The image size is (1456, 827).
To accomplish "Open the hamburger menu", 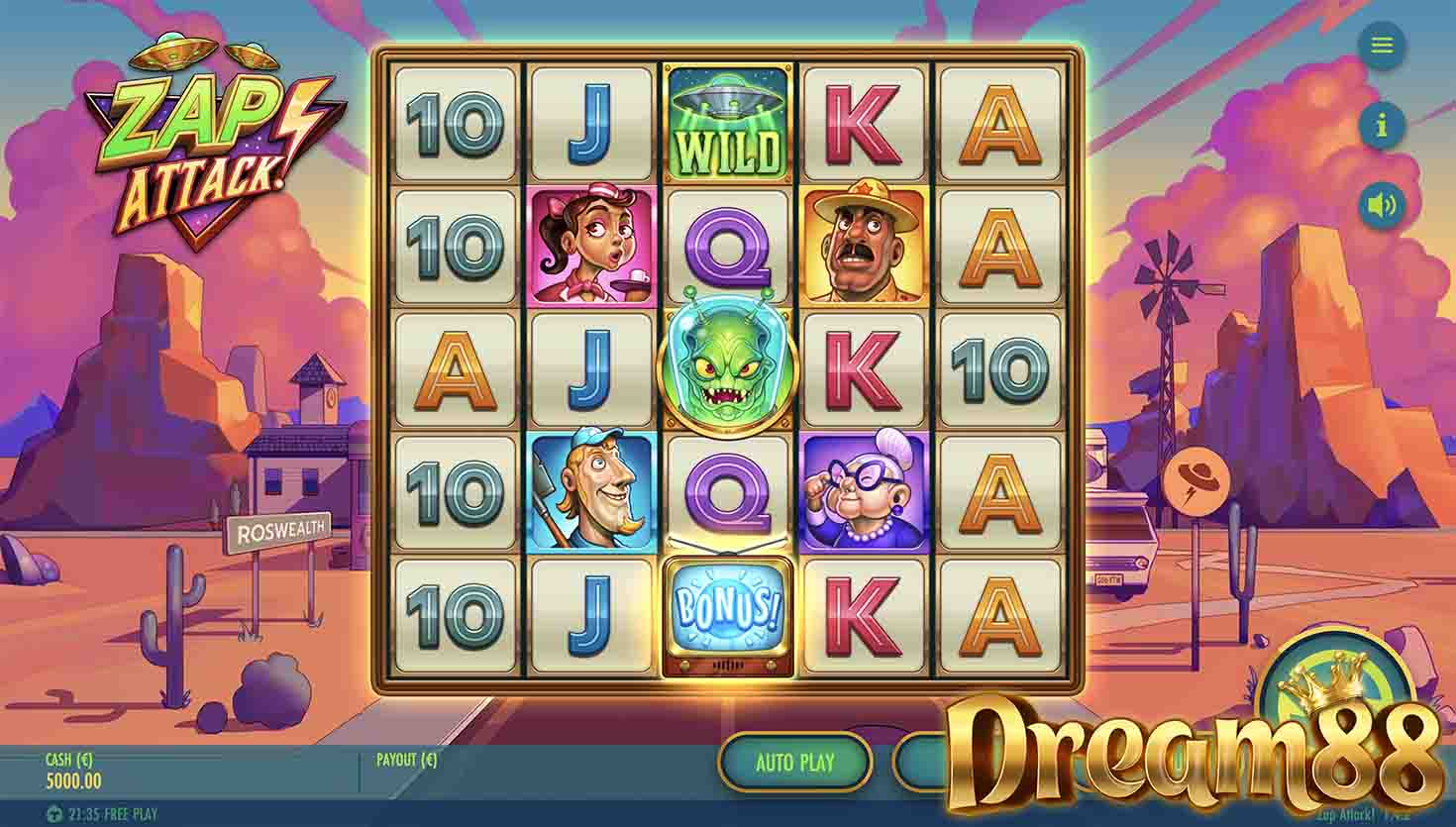I will 1382,46.
